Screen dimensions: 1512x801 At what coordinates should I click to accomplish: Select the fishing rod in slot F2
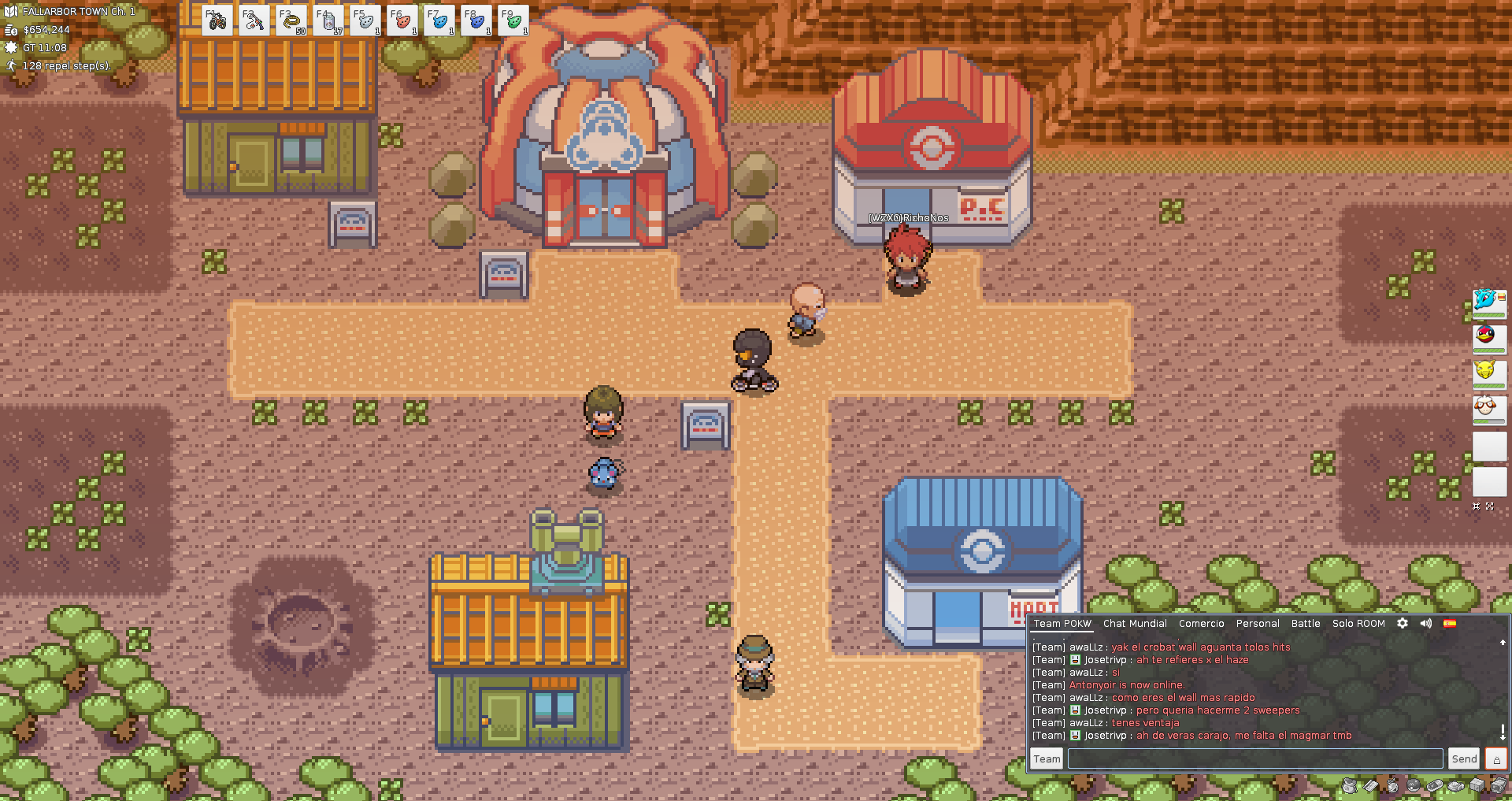254,21
